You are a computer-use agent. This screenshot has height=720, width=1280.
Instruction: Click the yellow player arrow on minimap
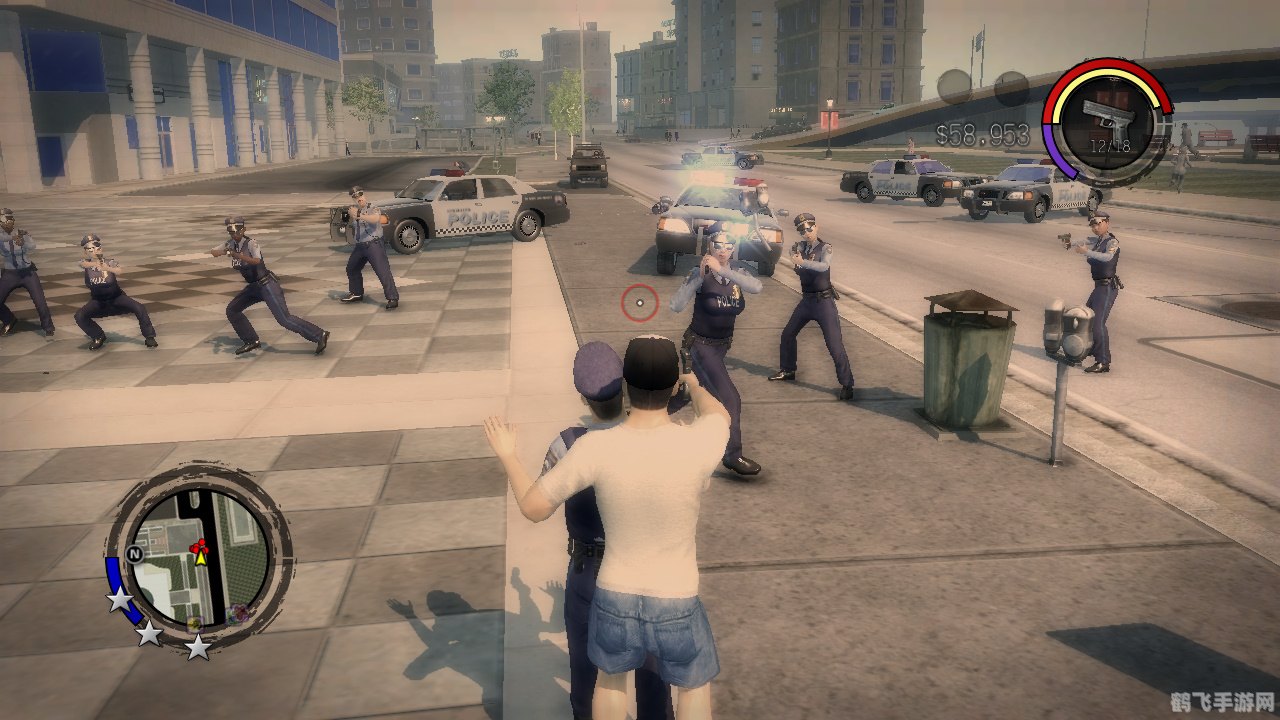[x=200, y=558]
